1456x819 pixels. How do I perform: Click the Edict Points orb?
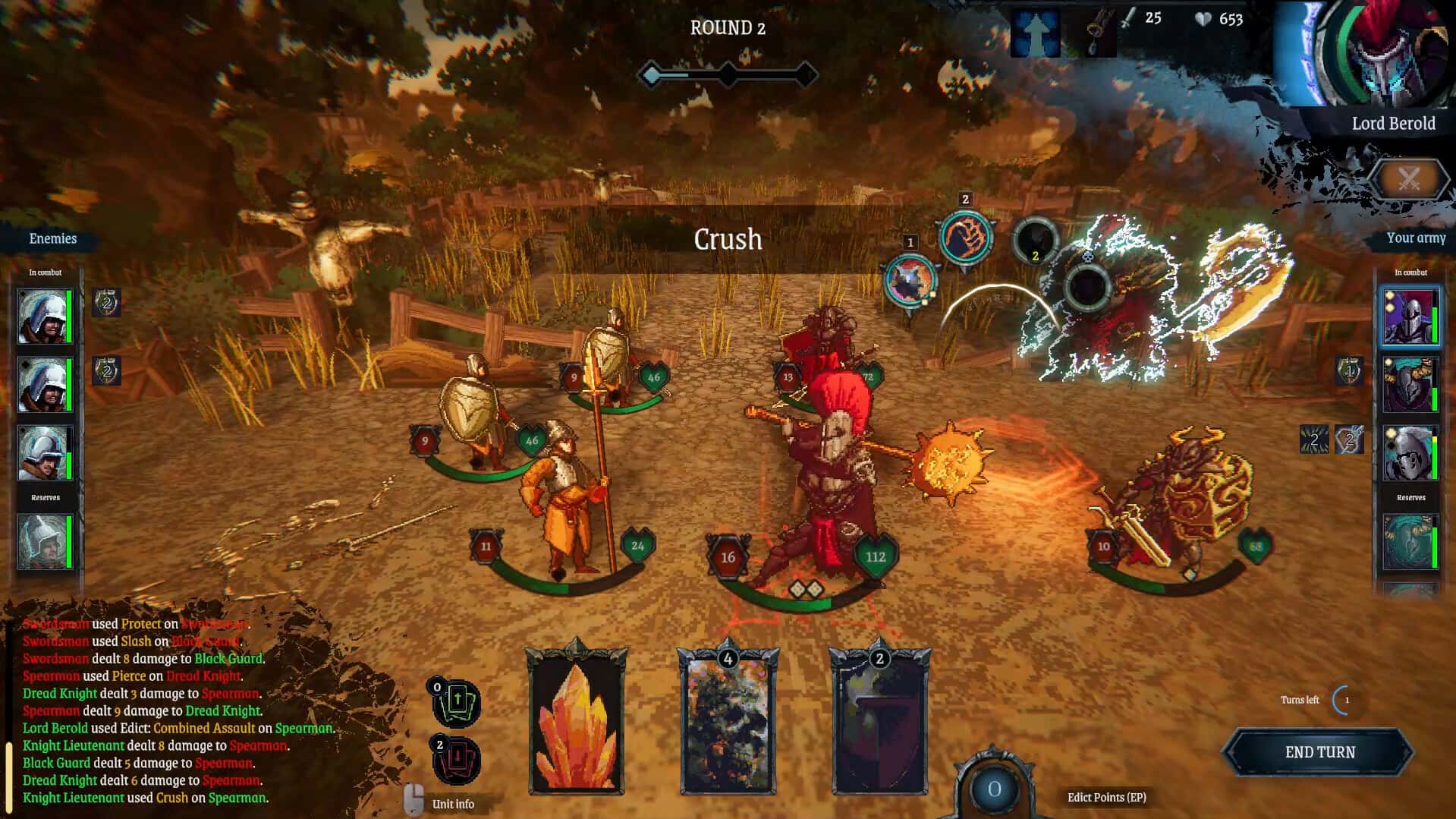pos(994,788)
